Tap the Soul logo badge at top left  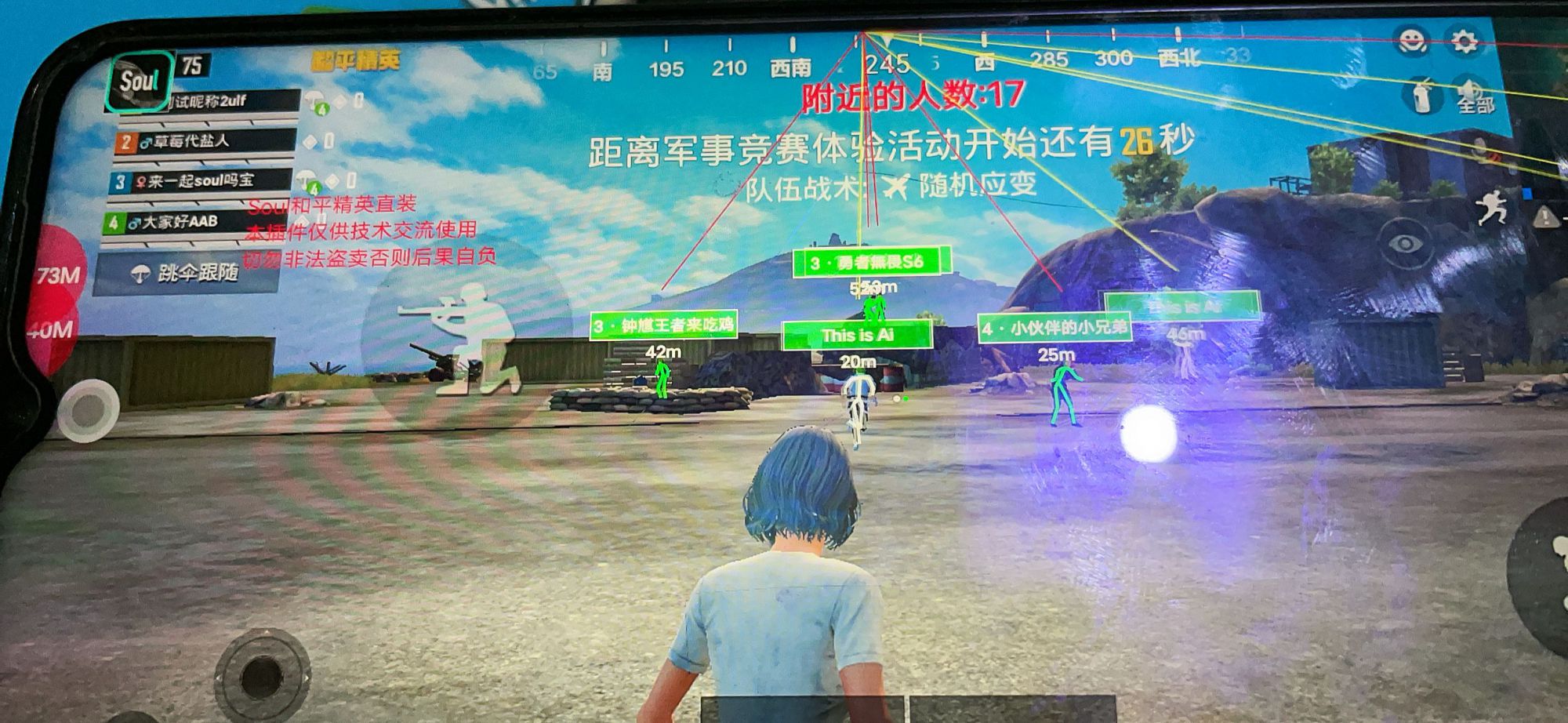141,81
